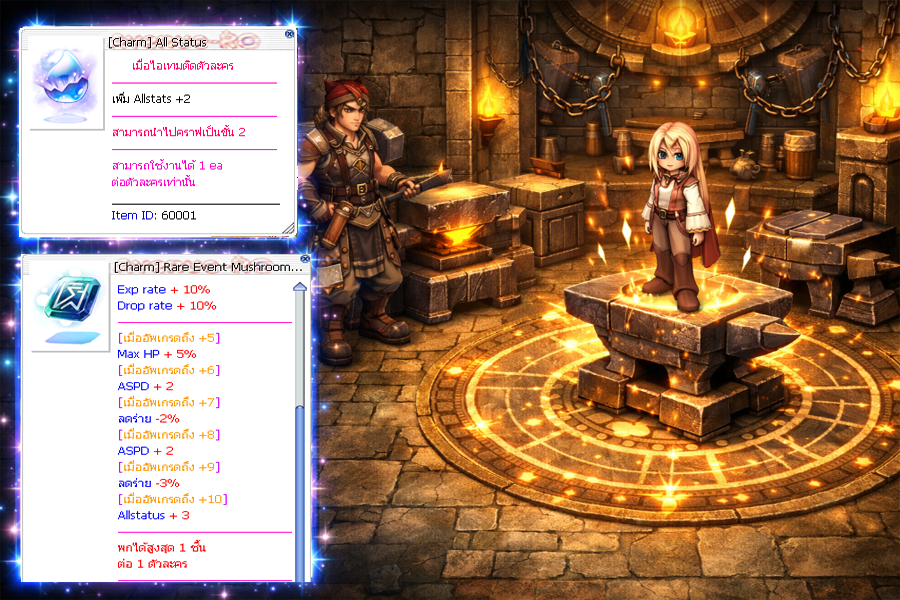Close the All Status charm window
900x600 pixels.
290,34
